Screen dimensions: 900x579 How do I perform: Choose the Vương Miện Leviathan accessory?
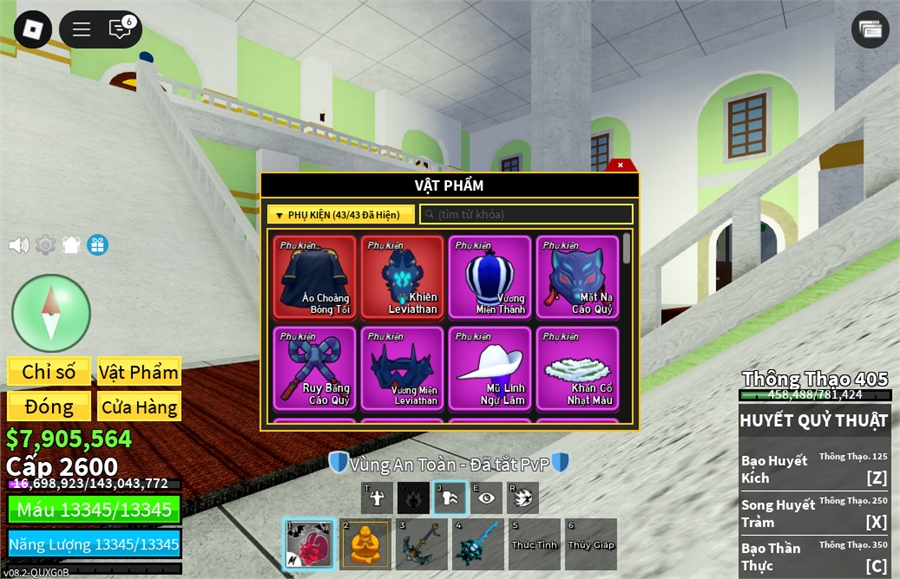click(402, 368)
